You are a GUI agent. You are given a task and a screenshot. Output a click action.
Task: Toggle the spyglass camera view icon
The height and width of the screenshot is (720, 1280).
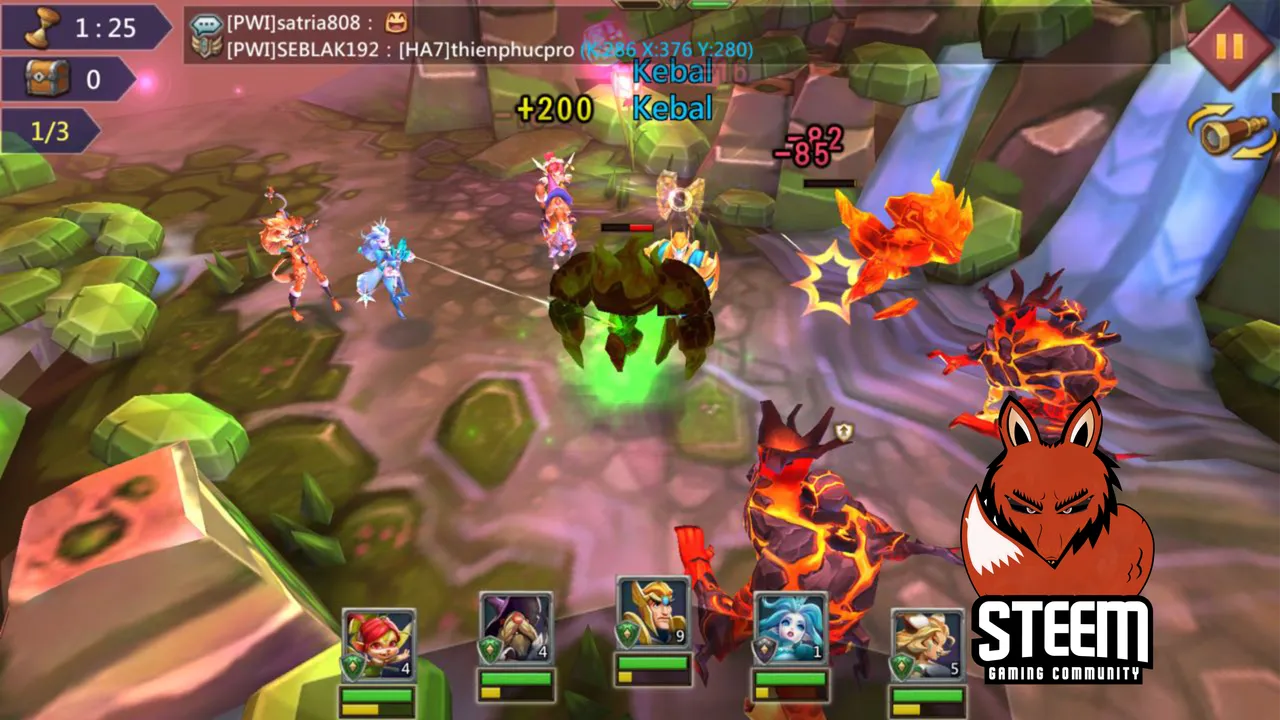click(x=1231, y=133)
